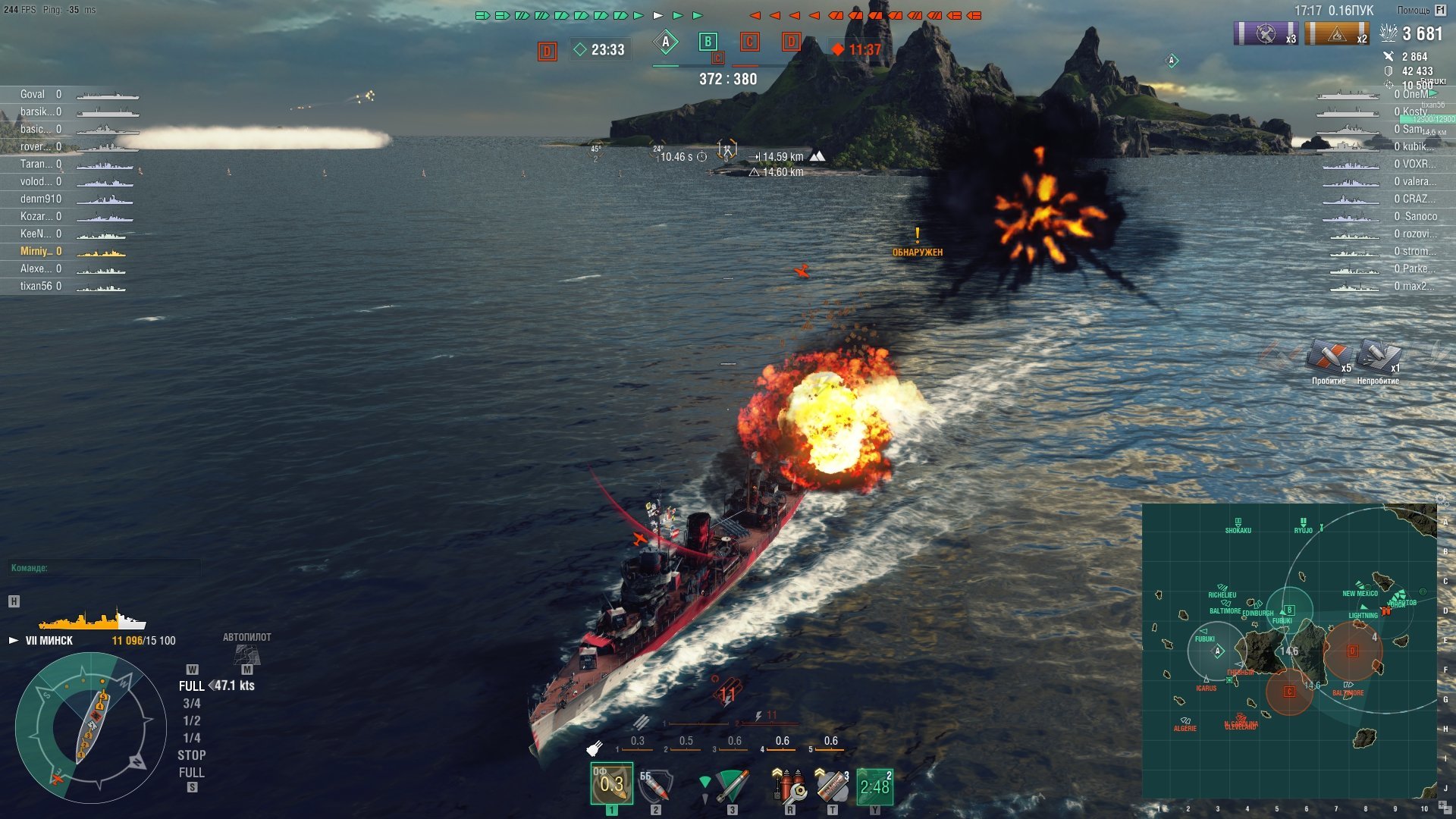Click capture point B on the minimap
The height and width of the screenshot is (819, 1456).
click(x=1289, y=610)
